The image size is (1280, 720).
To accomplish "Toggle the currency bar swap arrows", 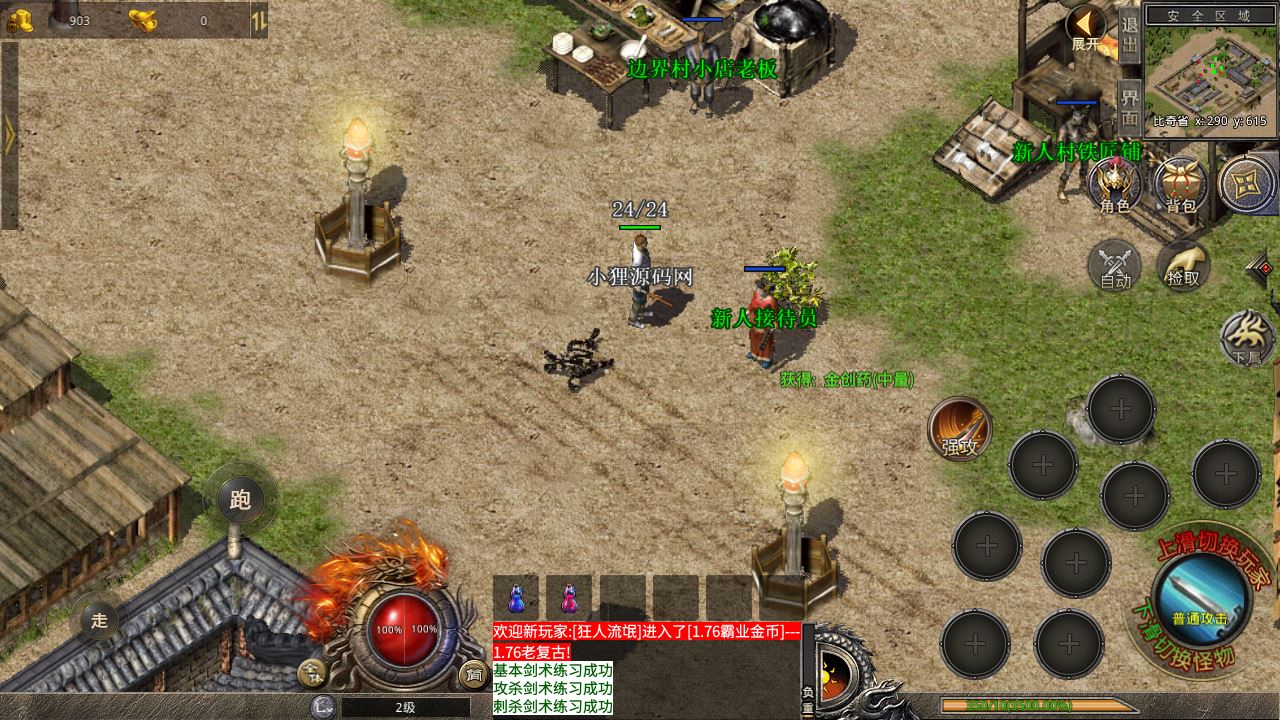I will pyautogui.click(x=258, y=20).
